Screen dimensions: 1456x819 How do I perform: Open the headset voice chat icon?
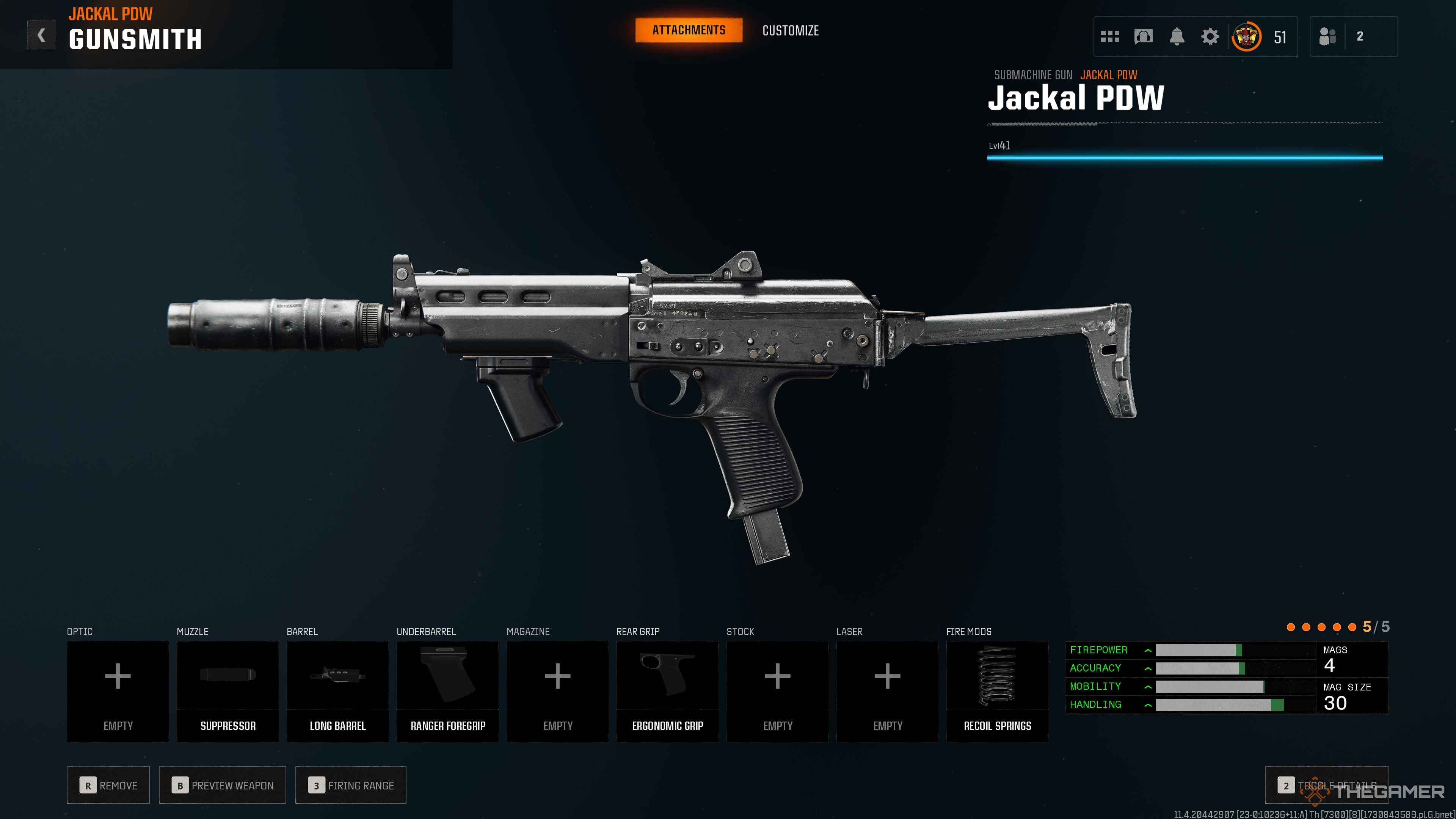(x=1143, y=37)
